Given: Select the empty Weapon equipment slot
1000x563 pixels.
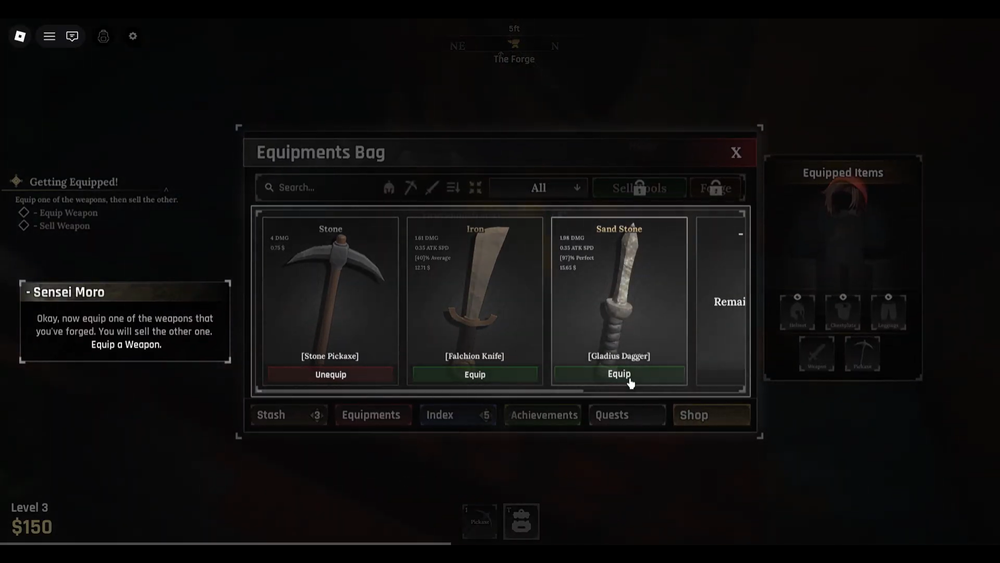Looking at the screenshot, I should pyautogui.click(x=816, y=354).
